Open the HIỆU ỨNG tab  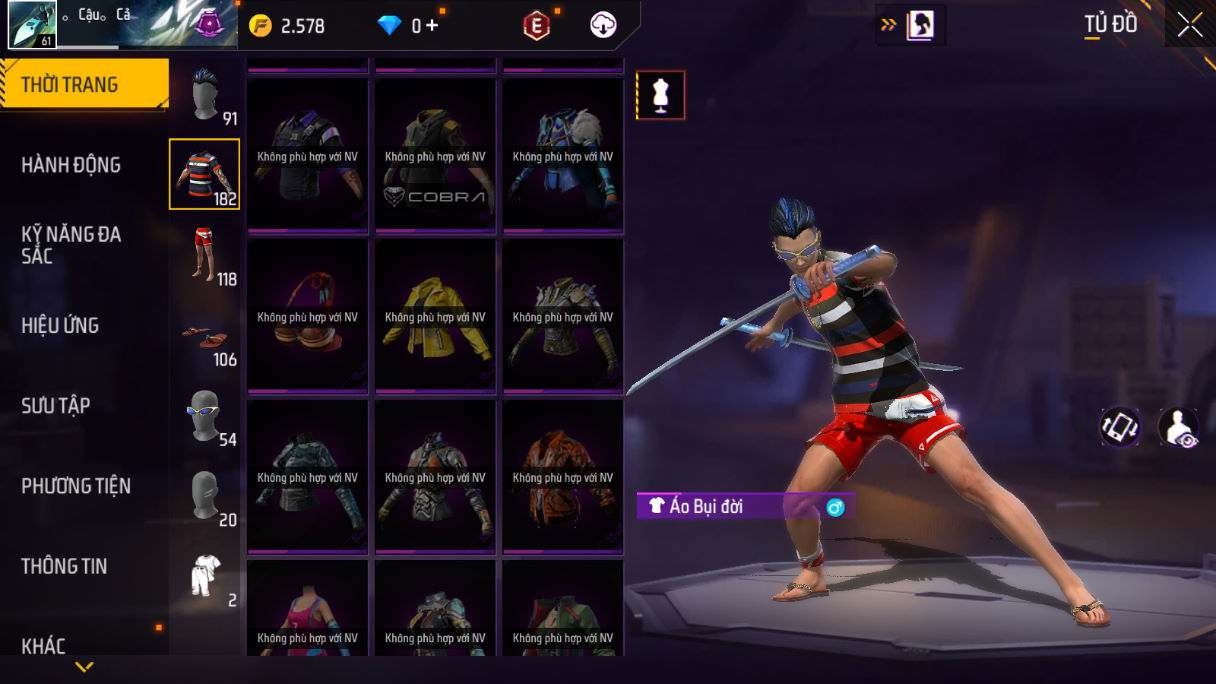coord(60,325)
